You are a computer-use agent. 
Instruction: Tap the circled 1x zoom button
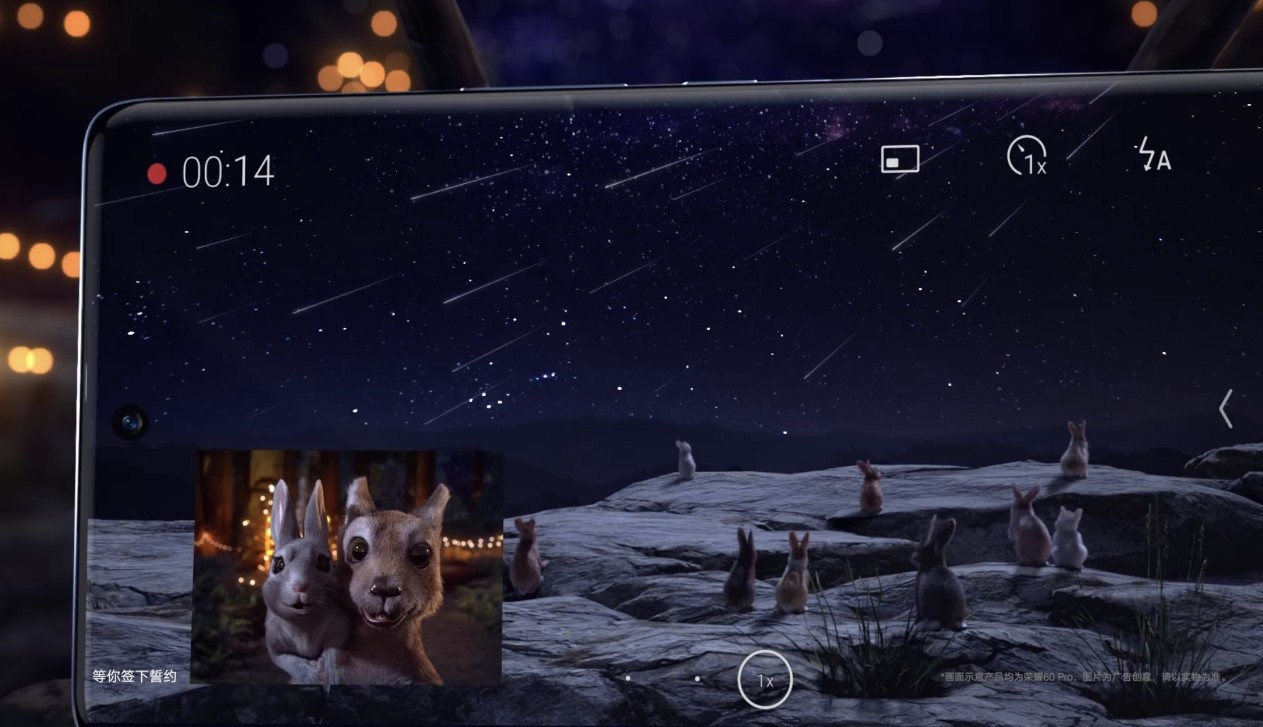pos(764,680)
